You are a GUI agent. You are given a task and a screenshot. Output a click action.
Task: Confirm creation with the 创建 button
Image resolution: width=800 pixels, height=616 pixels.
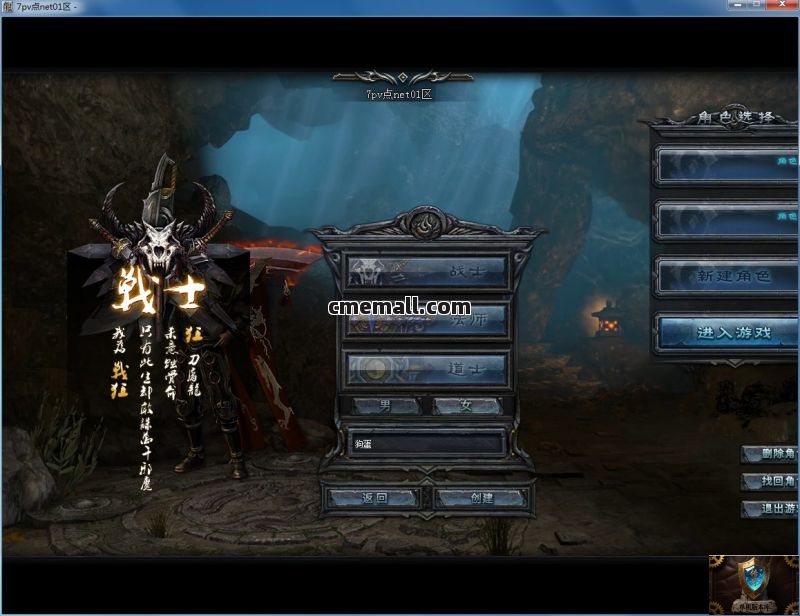pos(482,497)
